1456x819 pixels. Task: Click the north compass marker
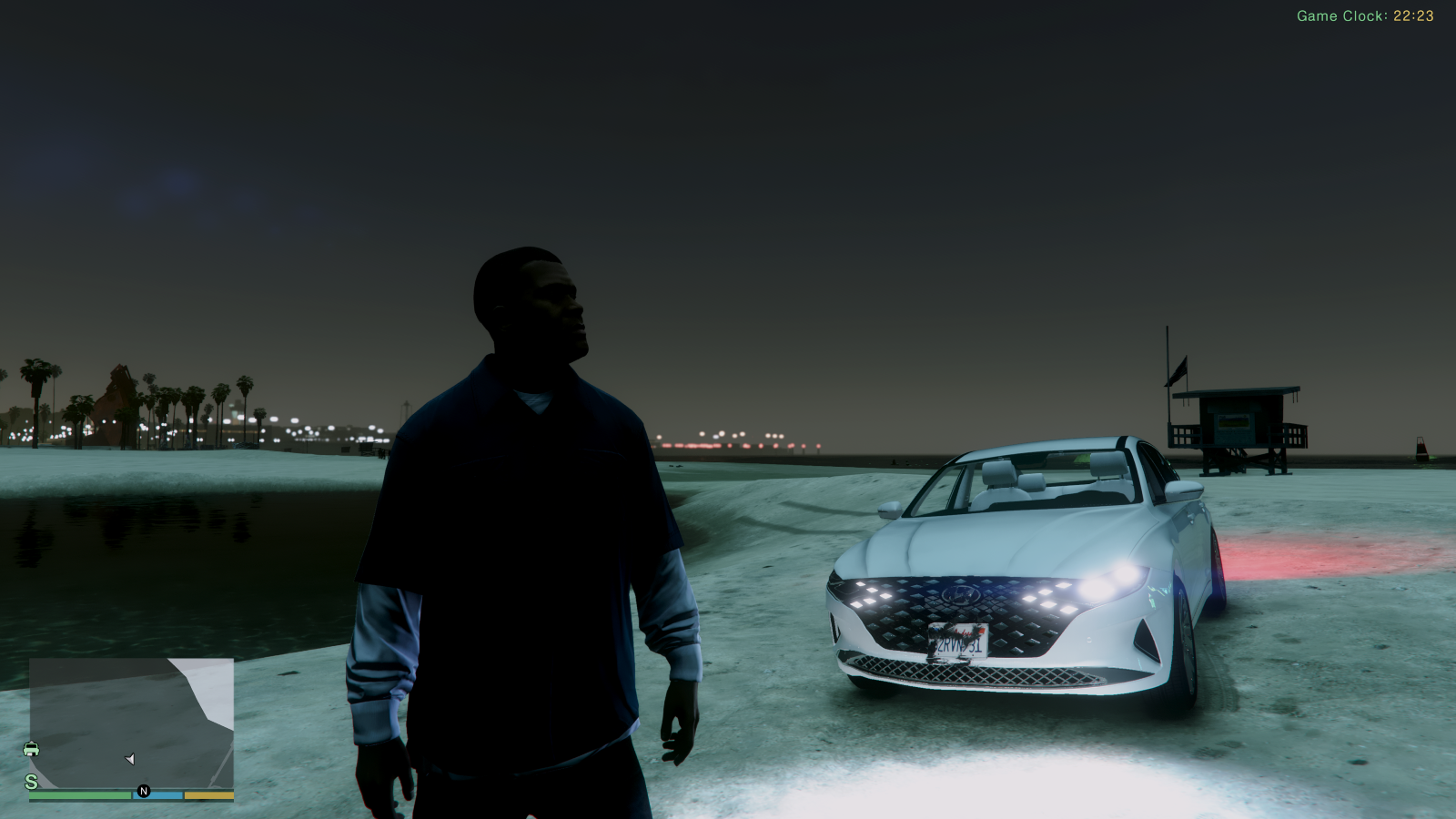tap(143, 792)
